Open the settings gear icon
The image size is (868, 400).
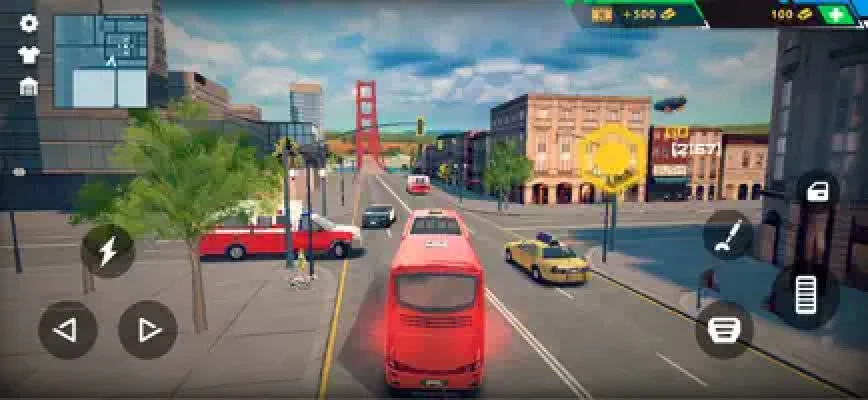[x=29, y=23]
